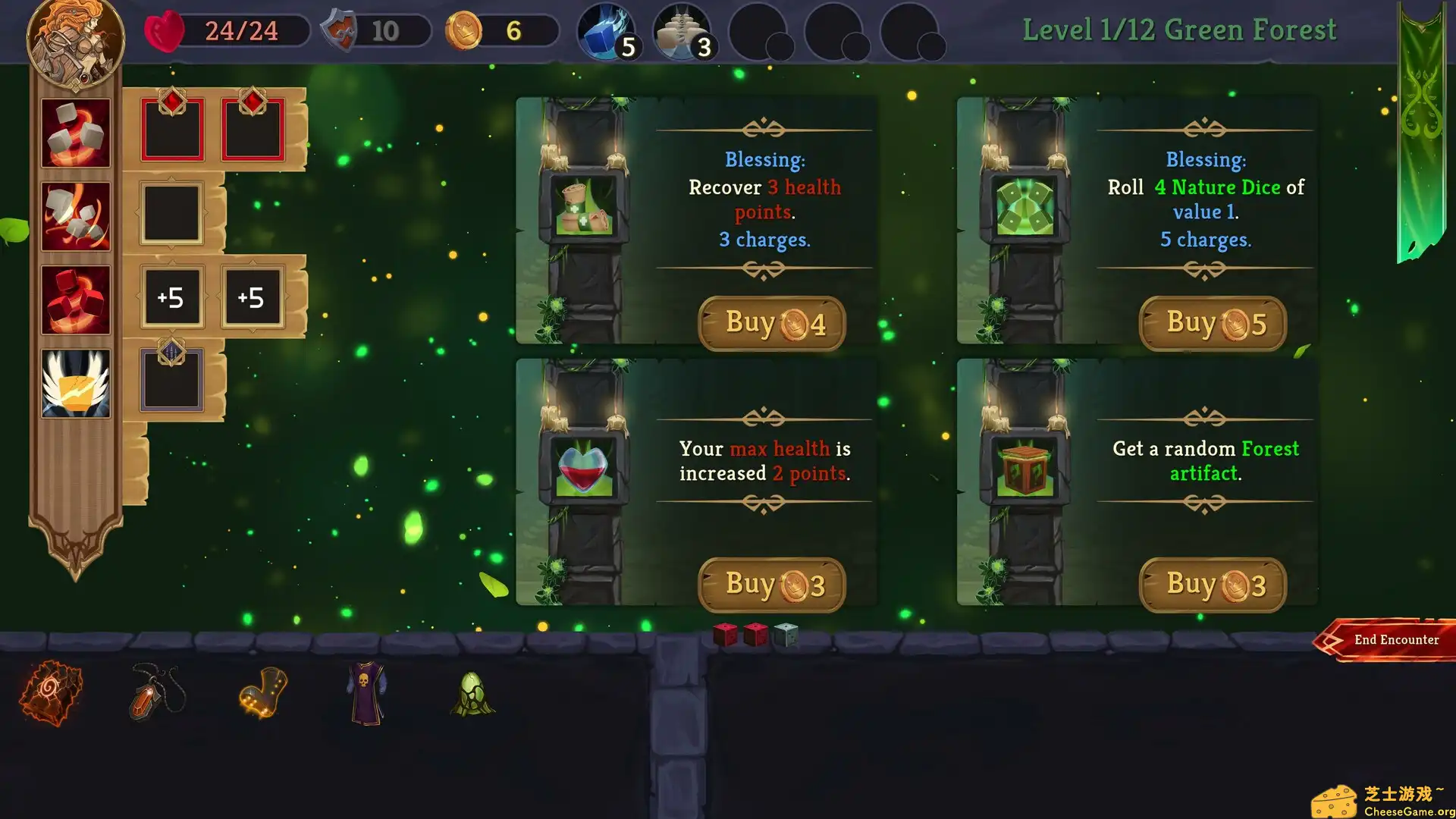Select the heart potion max health icon
The image size is (1456, 819).
[584, 468]
